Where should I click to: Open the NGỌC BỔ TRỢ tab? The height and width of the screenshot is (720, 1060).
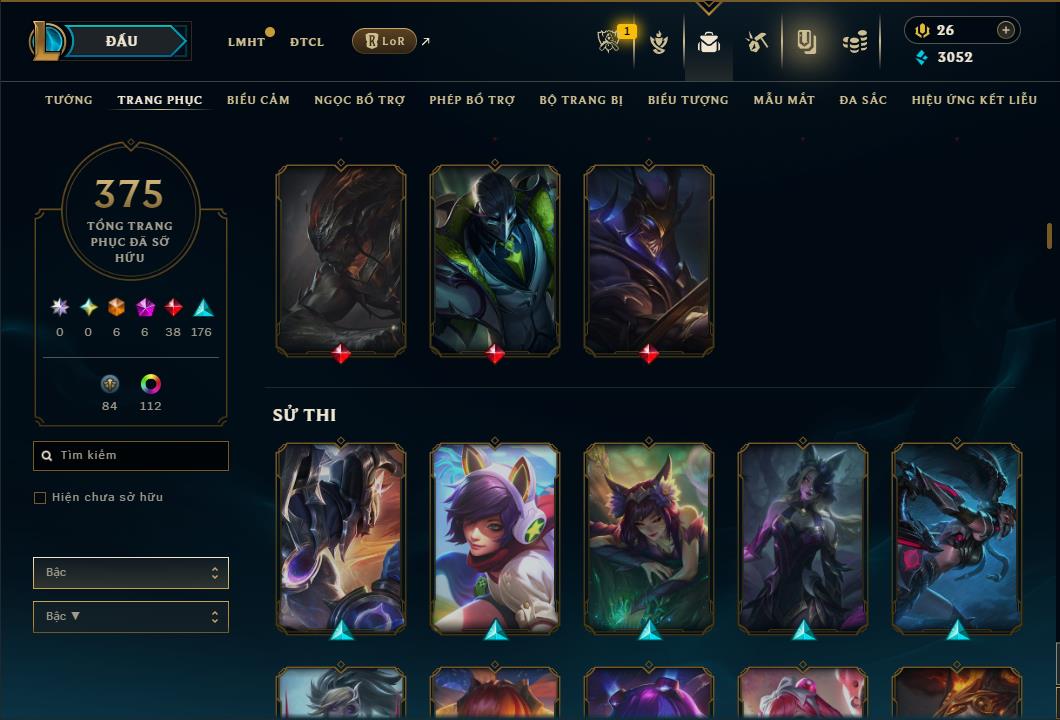(x=359, y=100)
